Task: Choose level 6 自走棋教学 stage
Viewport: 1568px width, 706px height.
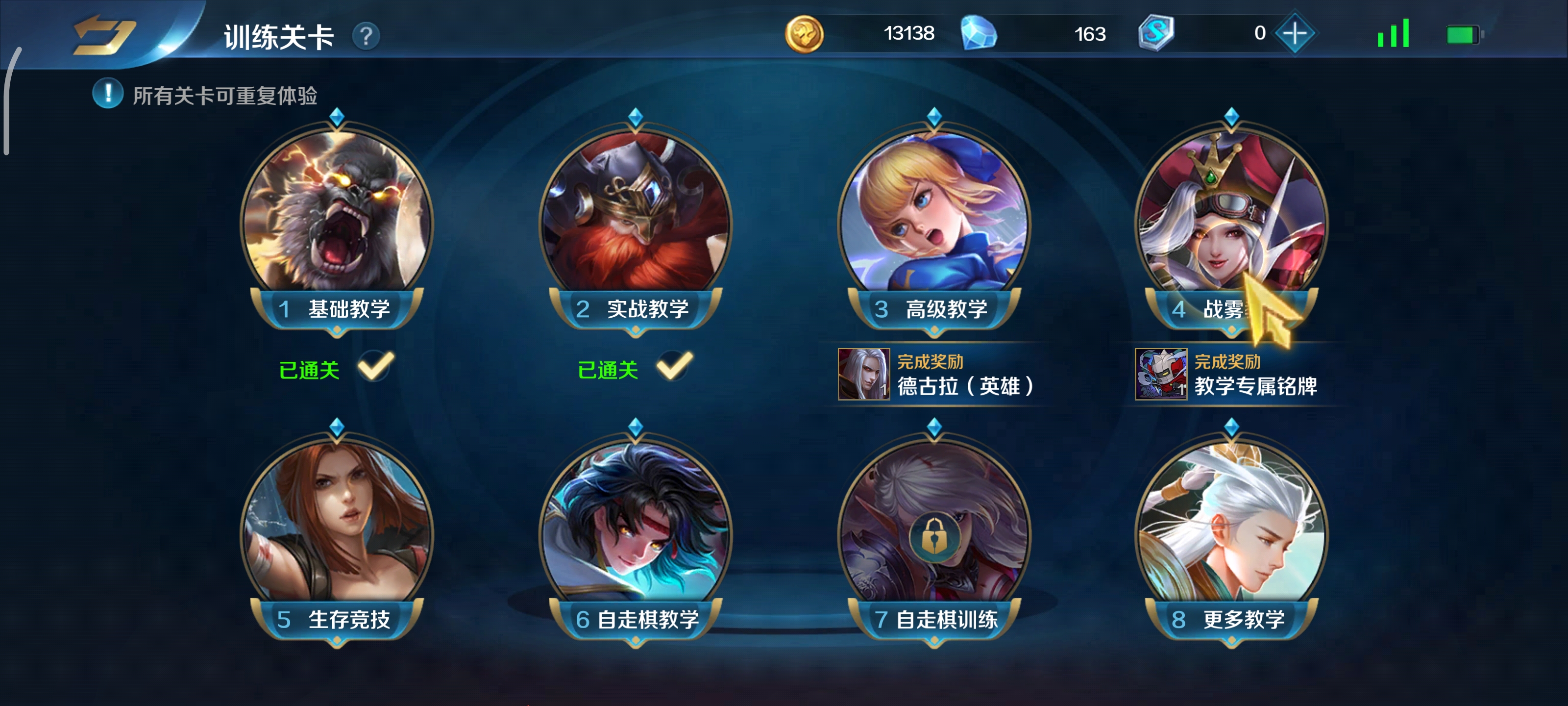Action: coord(635,530)
